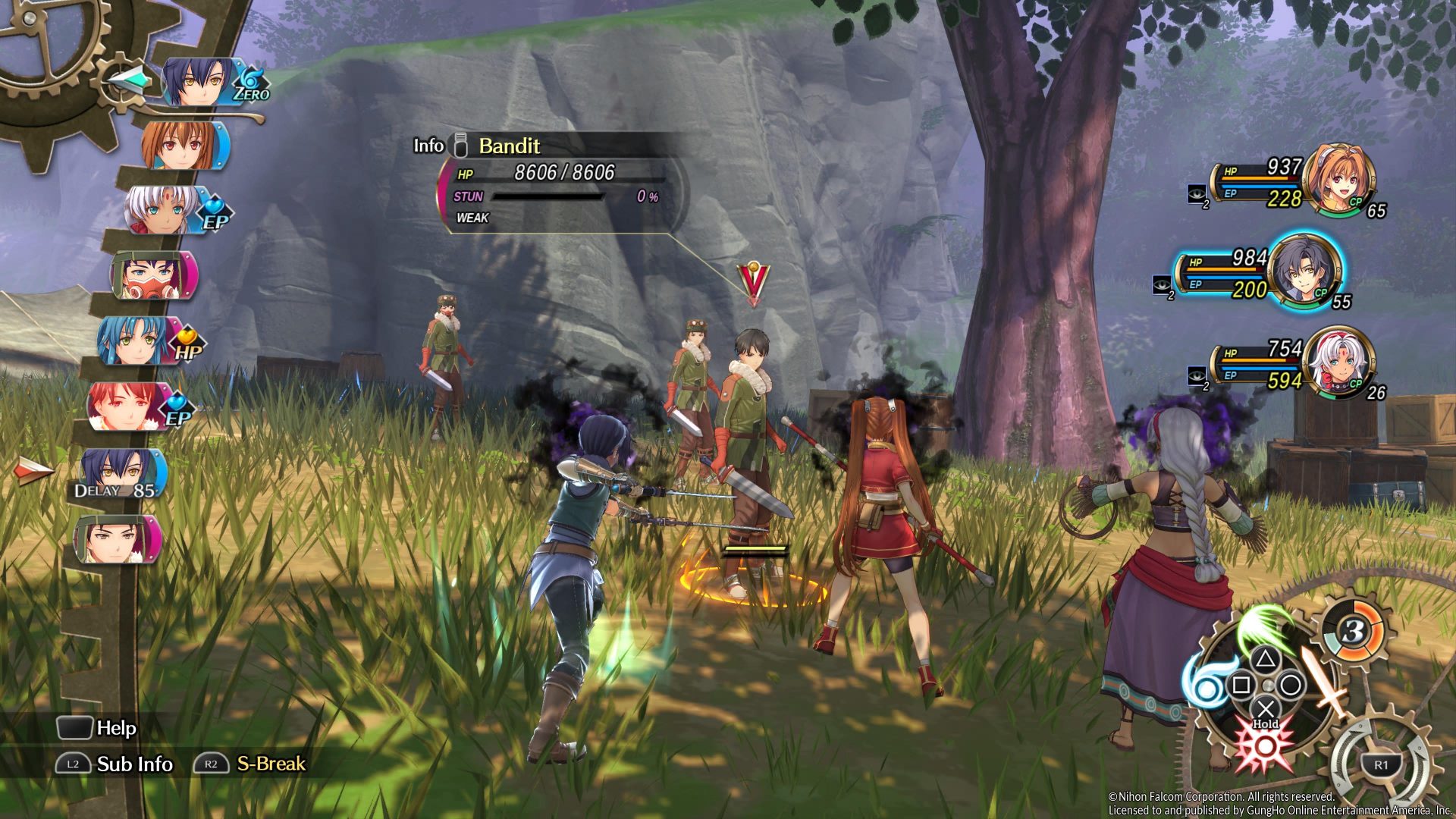Select the red burst command icon

point(1264,745)
